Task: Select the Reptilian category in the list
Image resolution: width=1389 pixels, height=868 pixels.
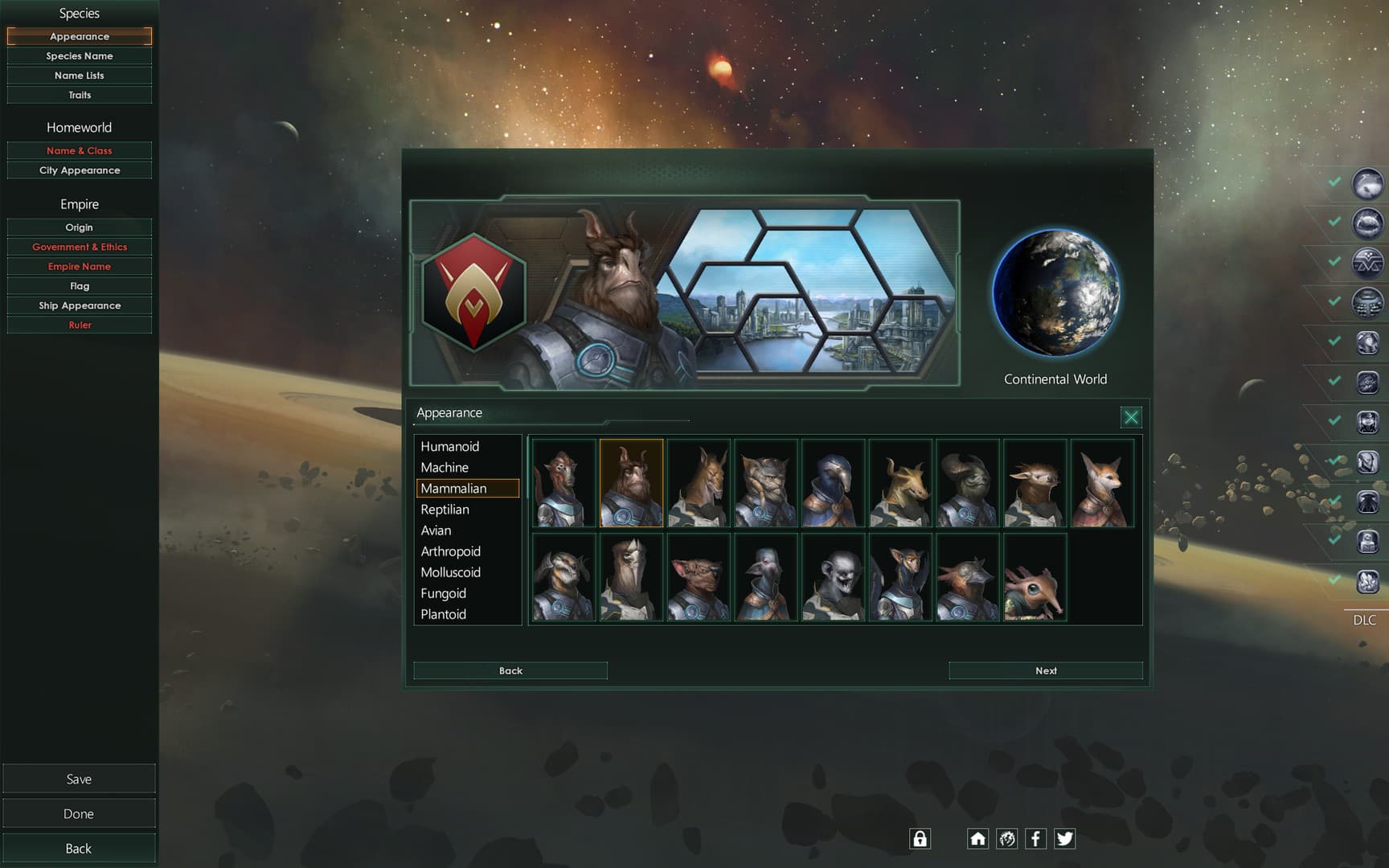Action: click(445, 509)
